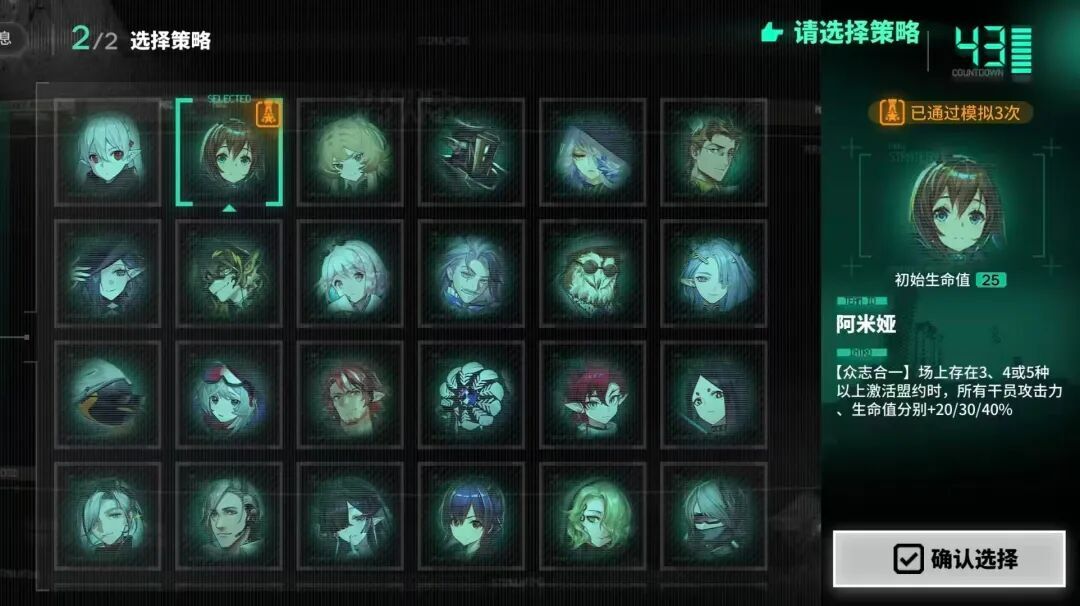Select the golden leafy creature portrait
The image size is (1080, 606).
pyautogui.click(x=229, y=273)
